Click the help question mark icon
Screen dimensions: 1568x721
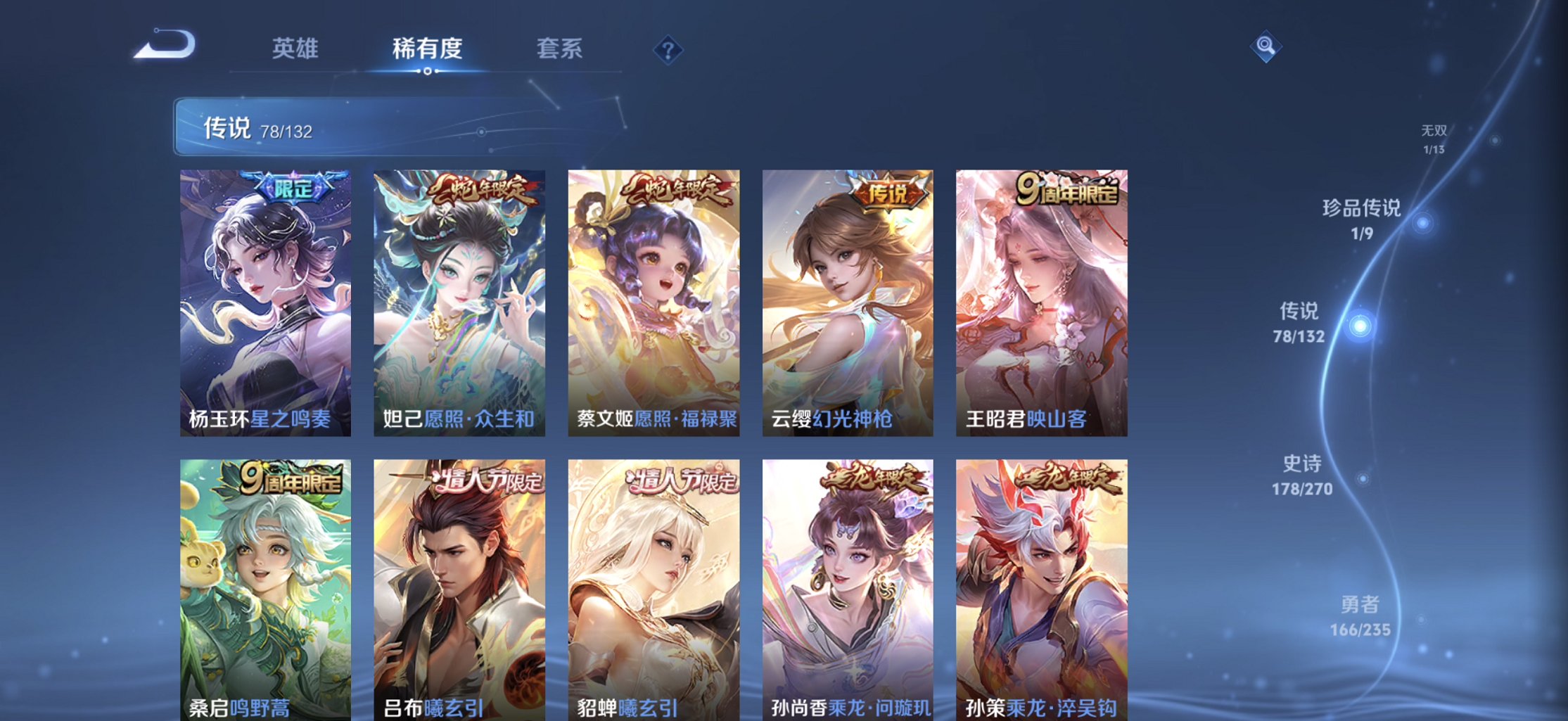tap(668, 49)
